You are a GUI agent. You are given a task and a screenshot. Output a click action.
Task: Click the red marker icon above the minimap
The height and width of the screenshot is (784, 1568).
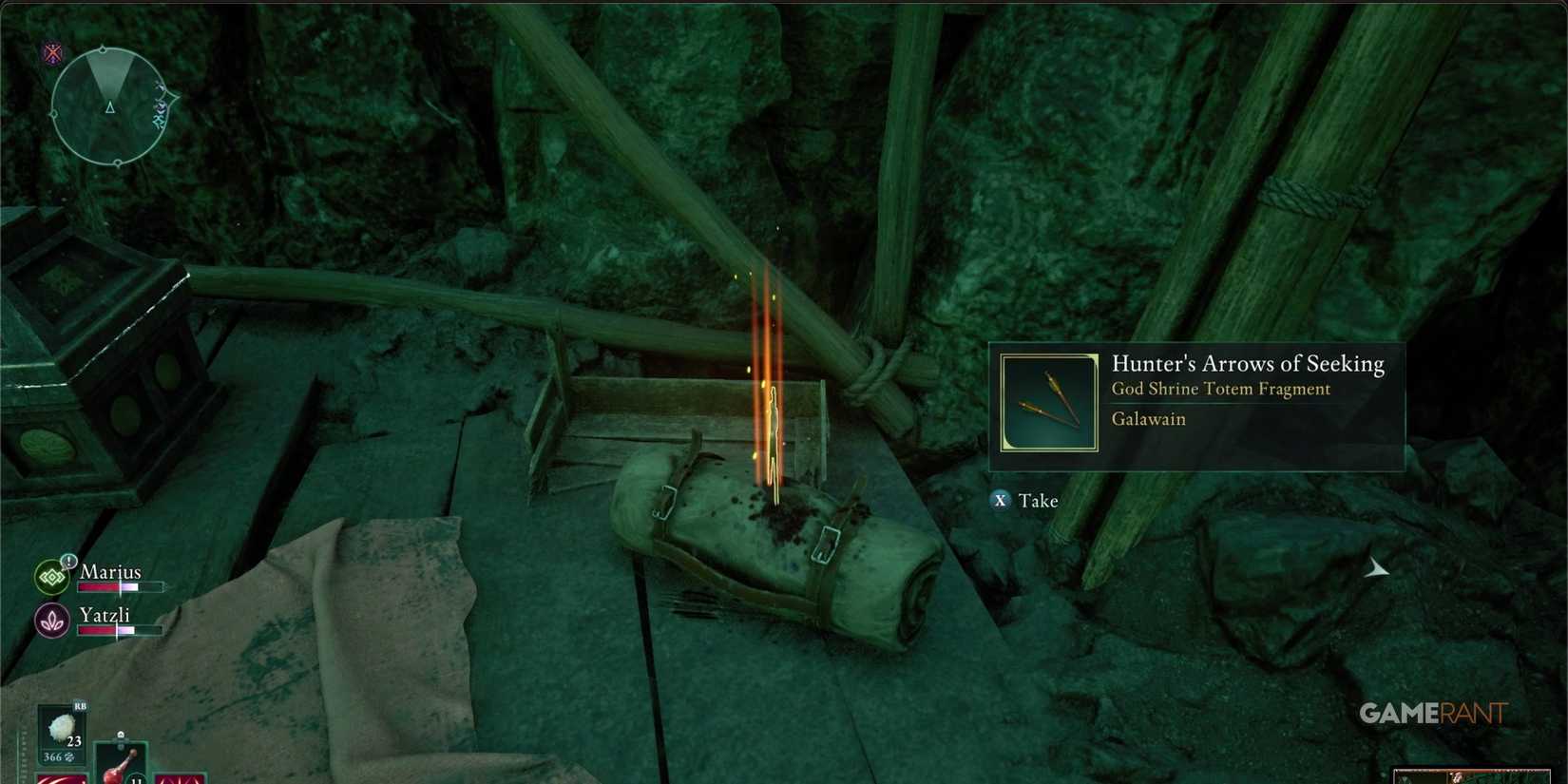click(x=52, y=52)
